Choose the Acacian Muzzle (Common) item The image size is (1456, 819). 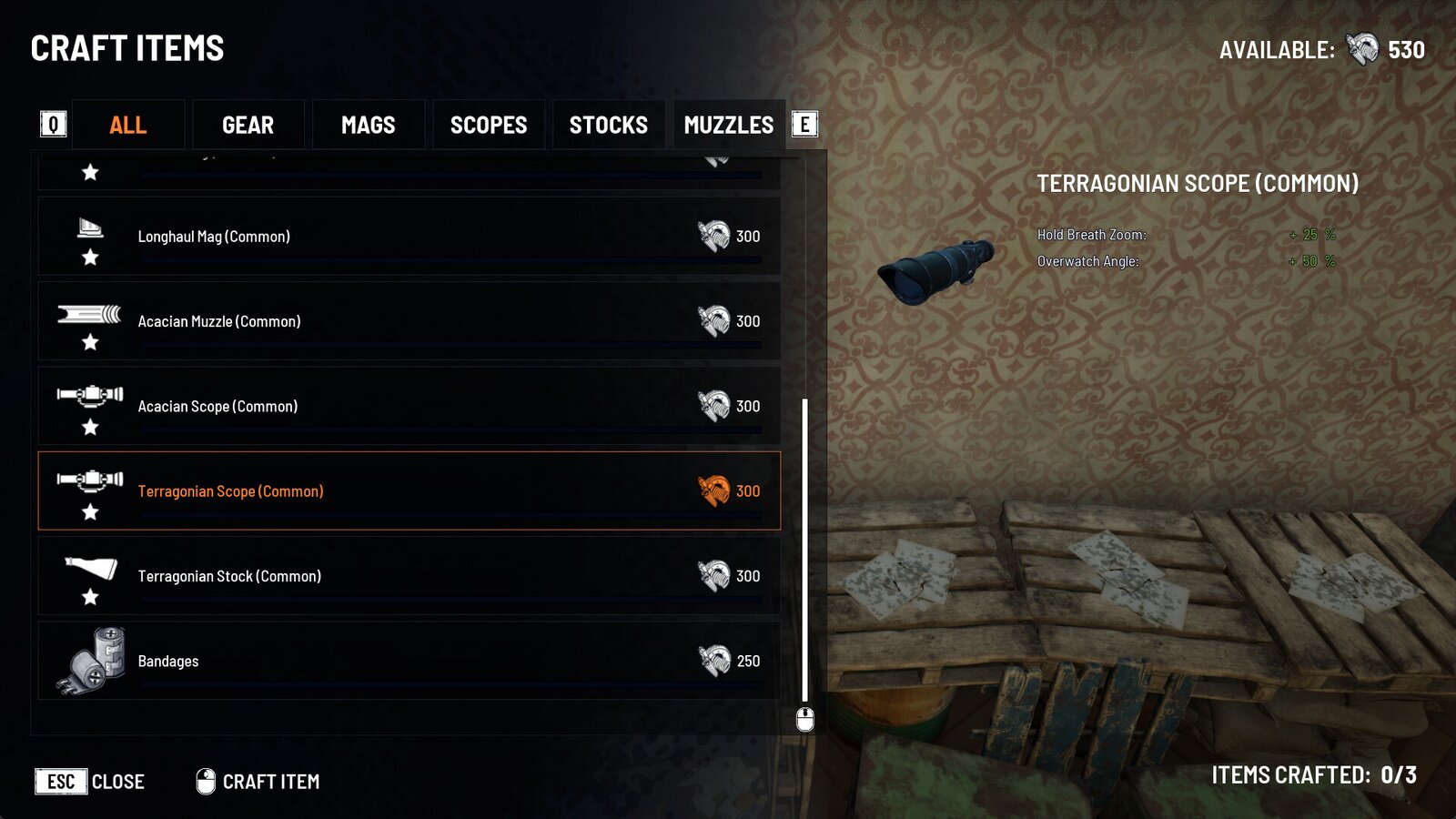coord(409,321)
